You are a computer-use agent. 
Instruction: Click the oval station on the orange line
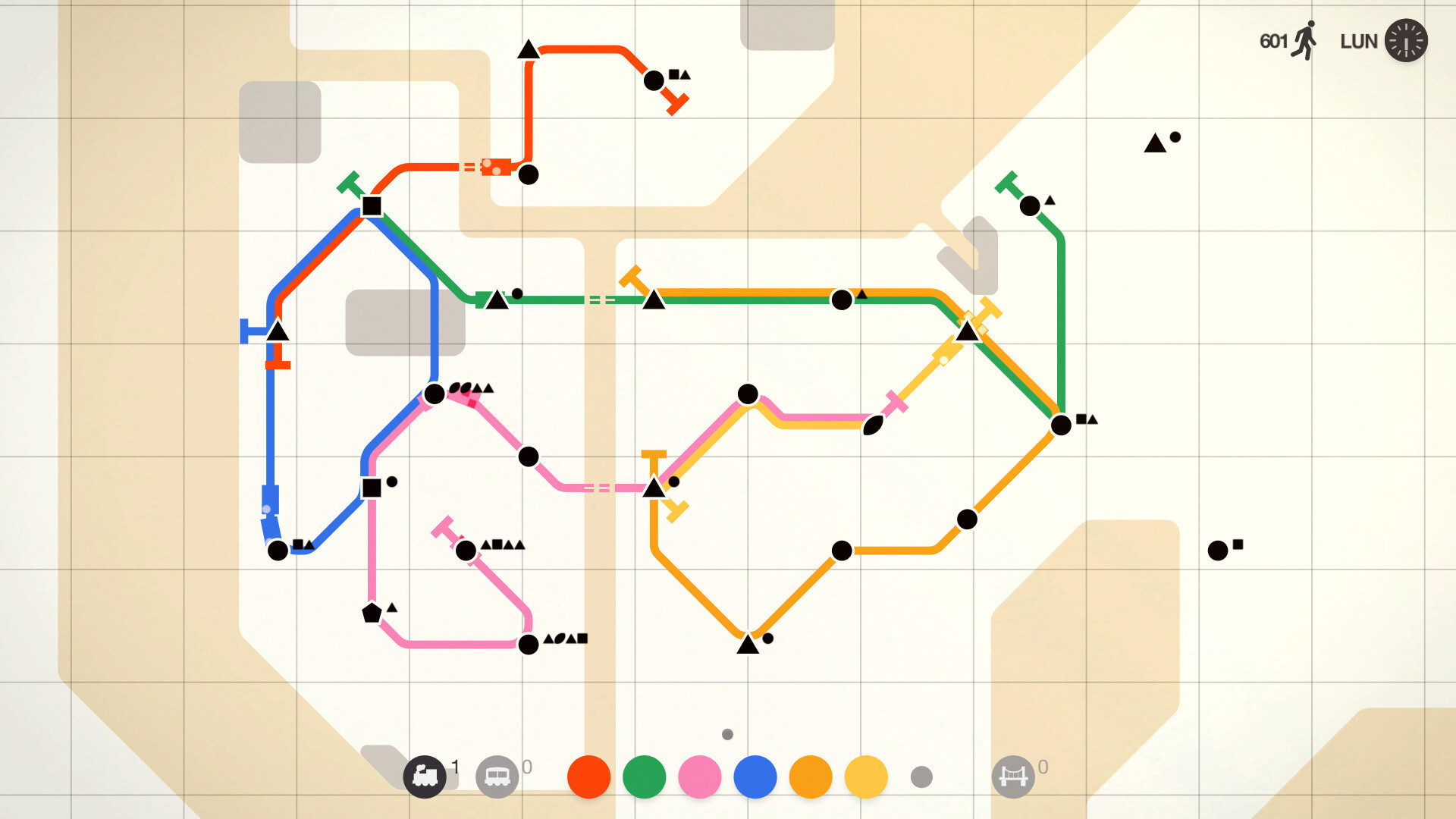click(x=872, y=426)
